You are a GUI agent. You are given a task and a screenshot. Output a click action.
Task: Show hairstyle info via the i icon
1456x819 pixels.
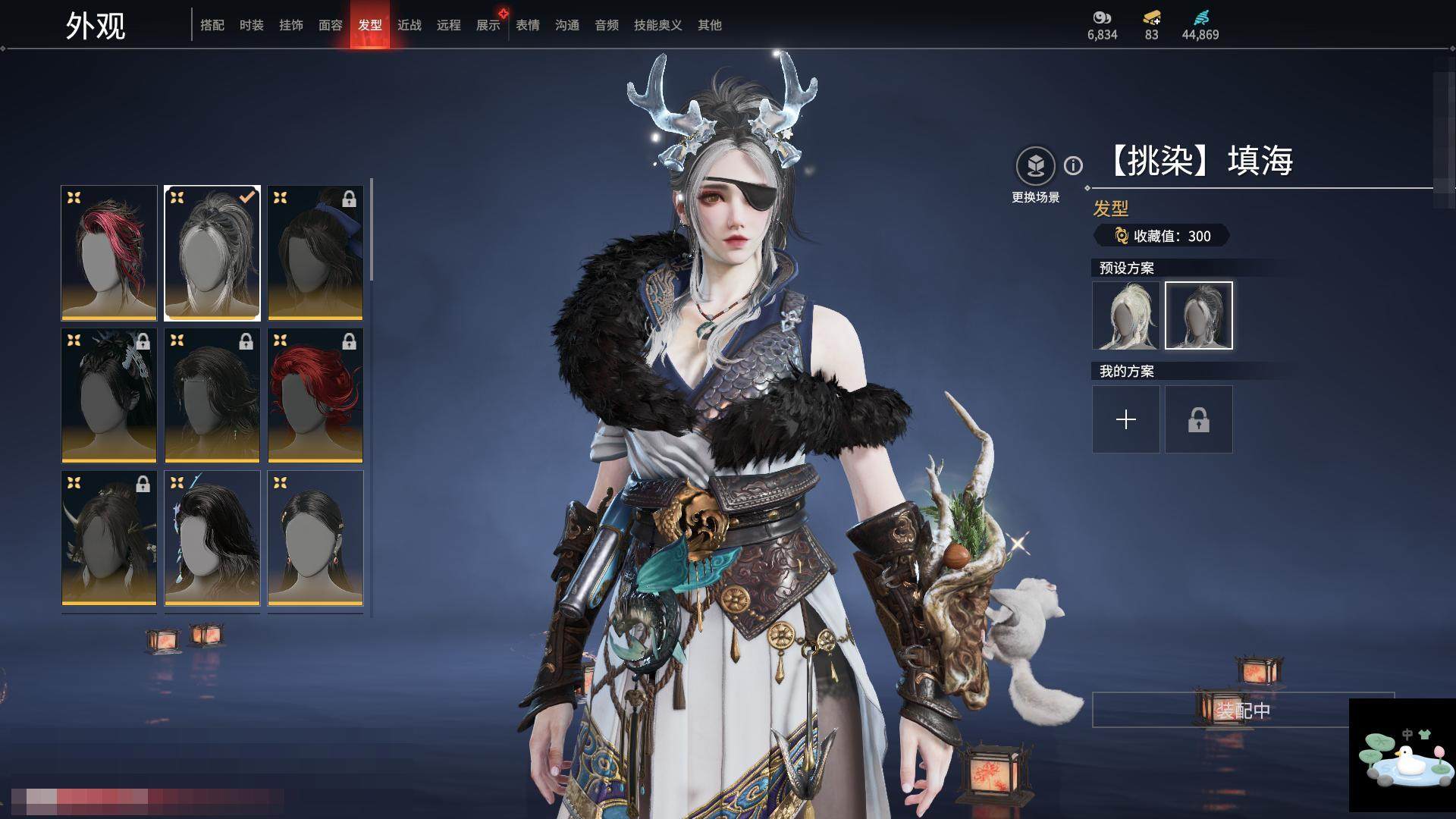pyautogui.click(x=1073, y=165)
